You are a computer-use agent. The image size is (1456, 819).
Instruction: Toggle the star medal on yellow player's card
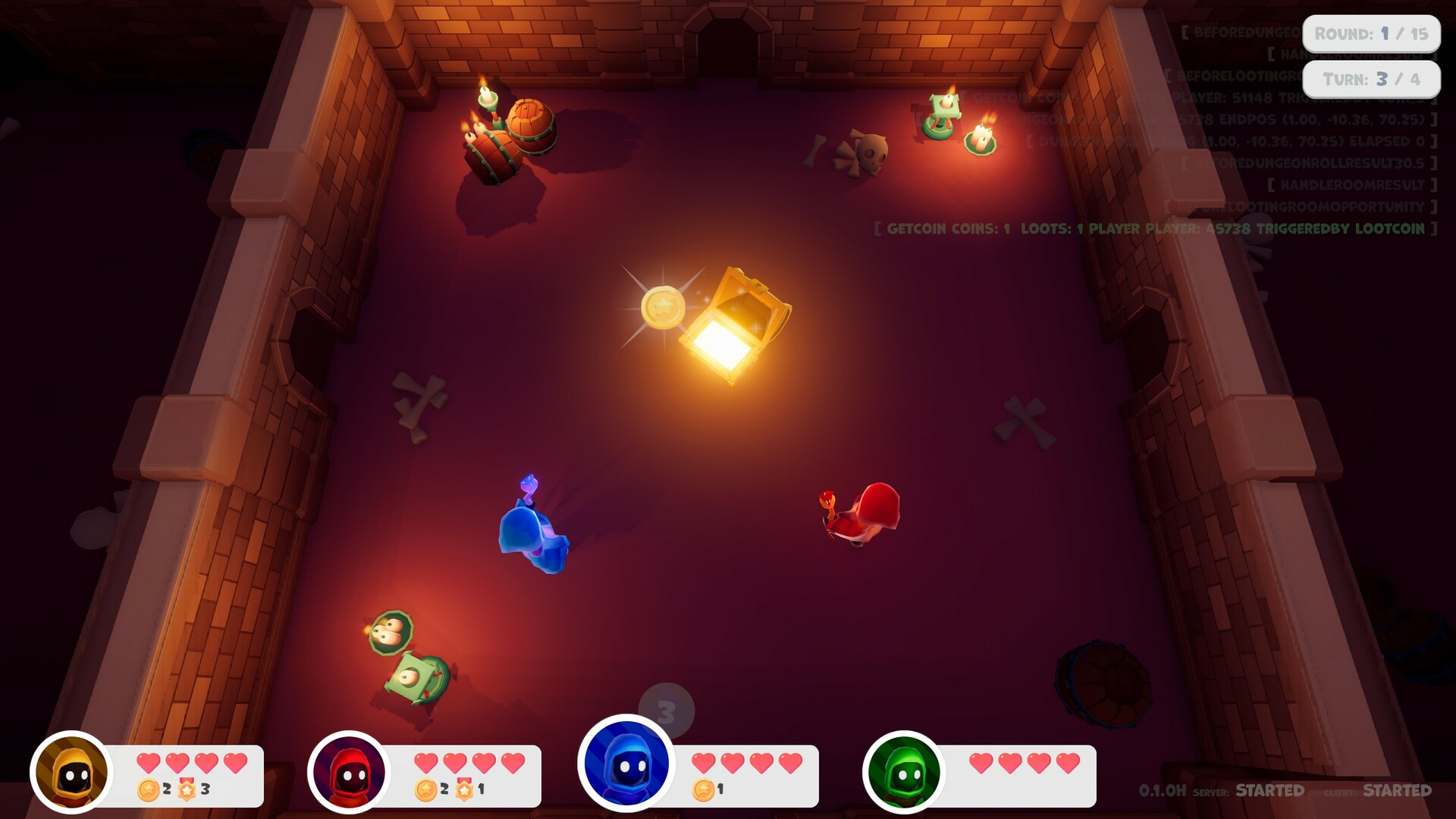coord(187,788)
